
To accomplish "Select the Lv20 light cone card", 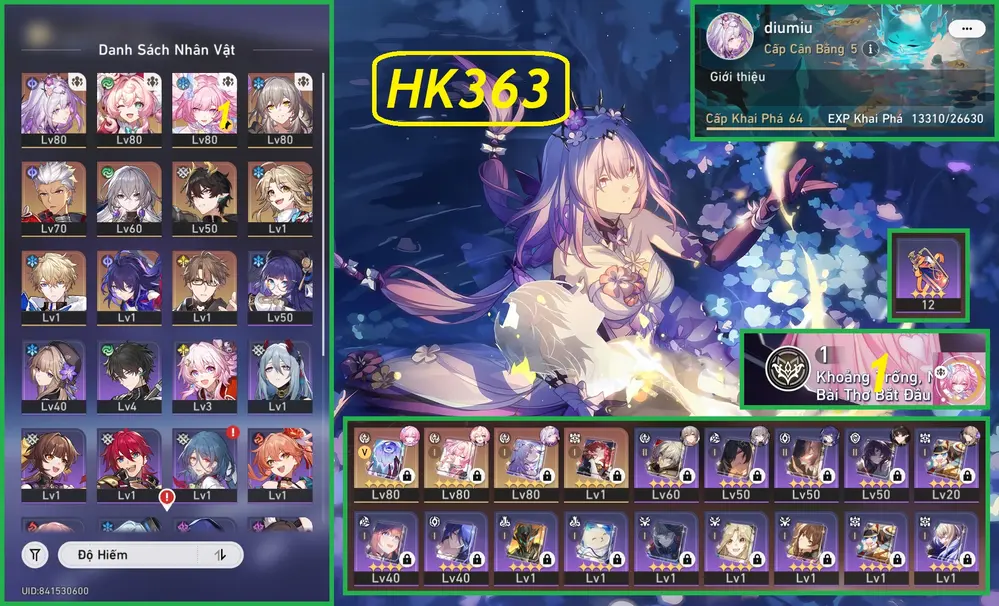I will coord(946,464).
